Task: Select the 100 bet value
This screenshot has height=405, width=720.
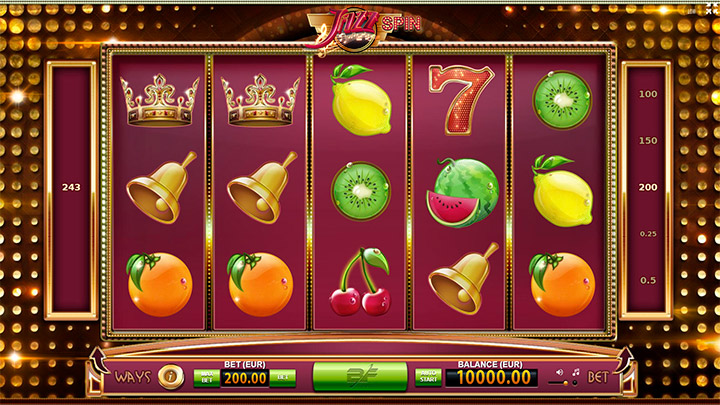Action: coord(648,94)
